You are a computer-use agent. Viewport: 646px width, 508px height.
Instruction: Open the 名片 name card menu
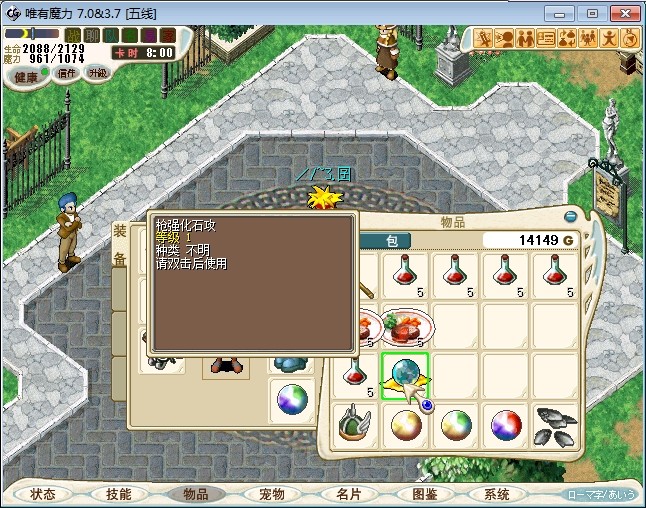pyautogui.click(x=348, y=494)
